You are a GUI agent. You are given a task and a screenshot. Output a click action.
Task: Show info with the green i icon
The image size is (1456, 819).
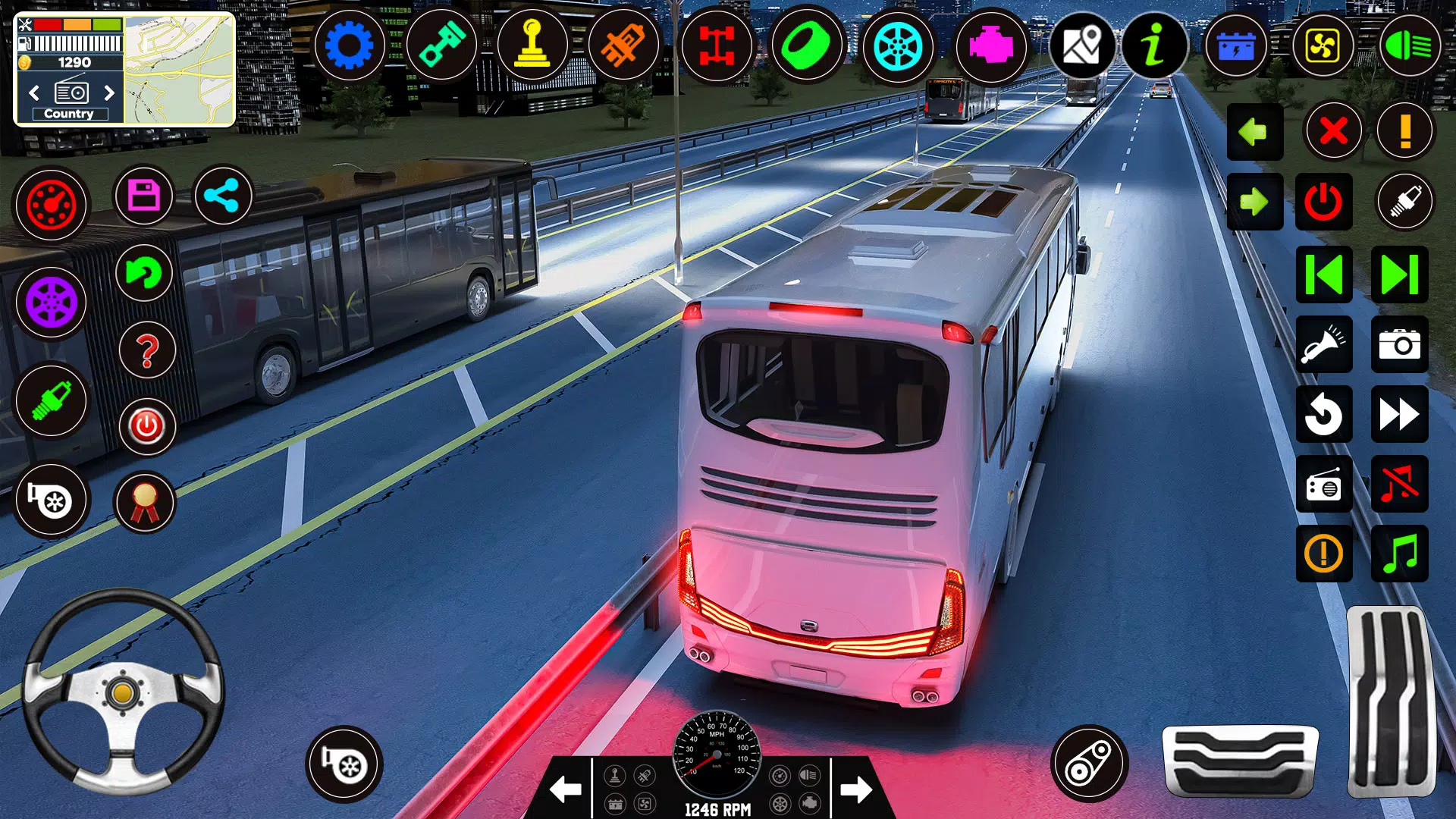[1153, 47]
